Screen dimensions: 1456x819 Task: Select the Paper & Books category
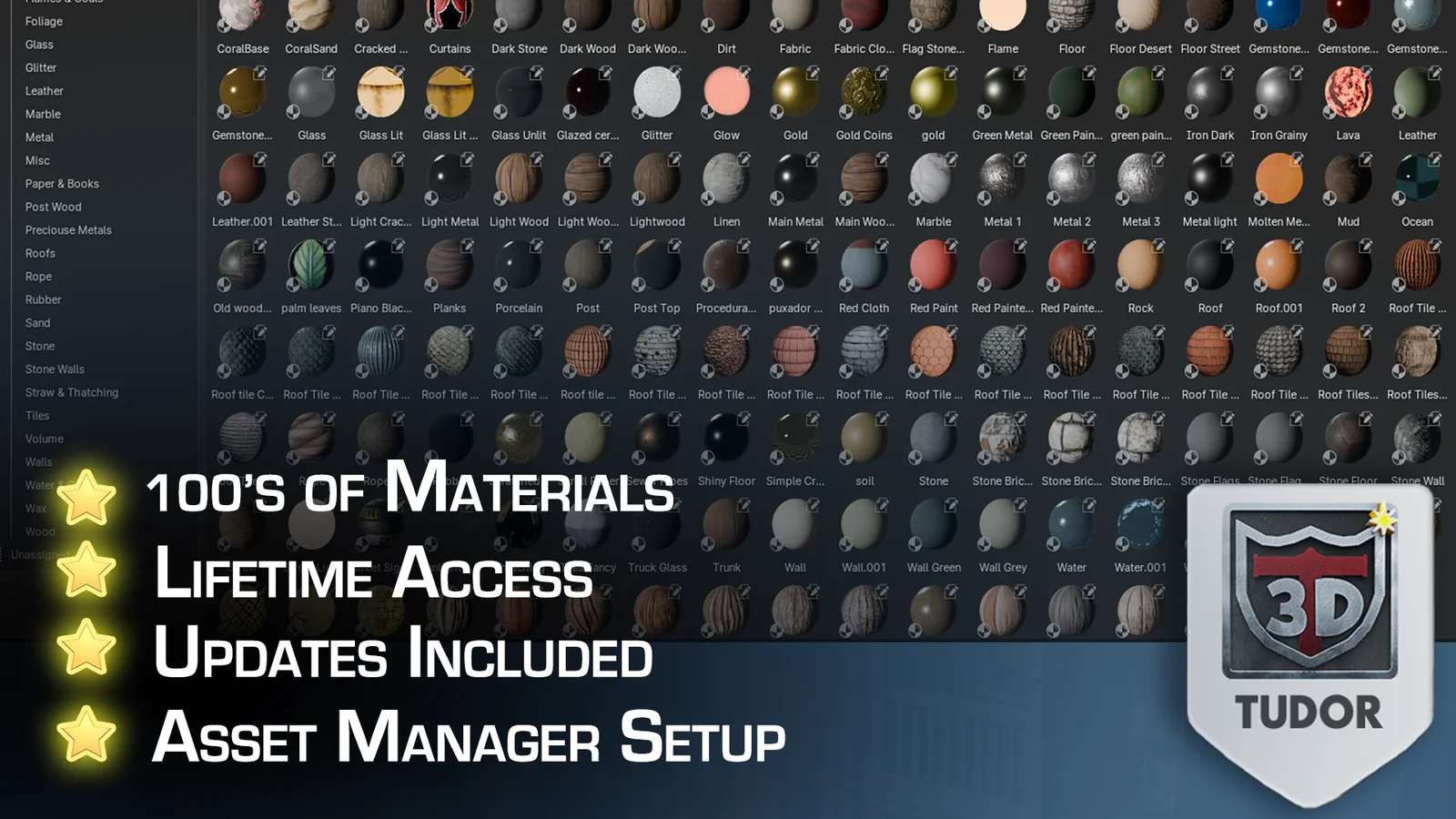click(62, 183)
